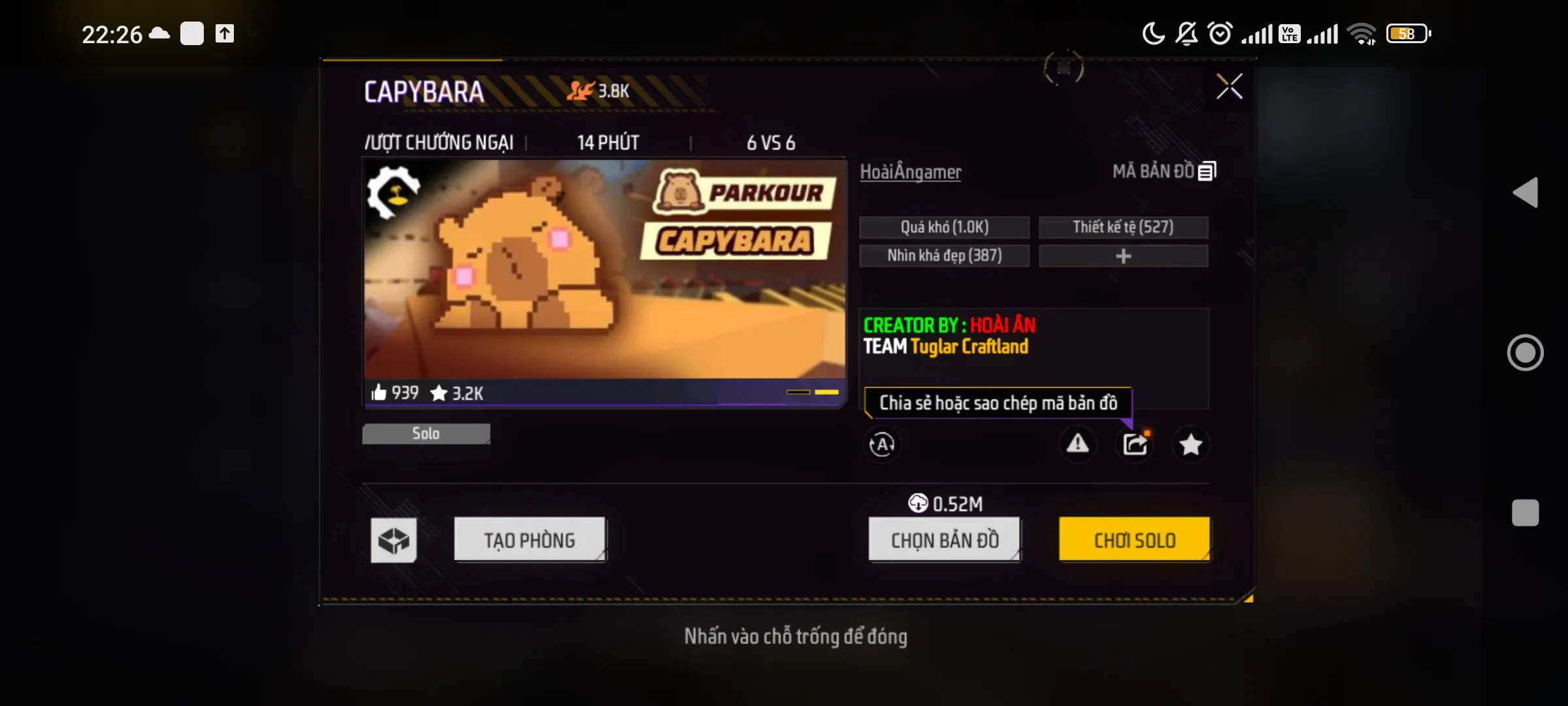Open the cube icon beside Tạo Phòng
Screen dimensions: 1568x706
click(393, 540)
